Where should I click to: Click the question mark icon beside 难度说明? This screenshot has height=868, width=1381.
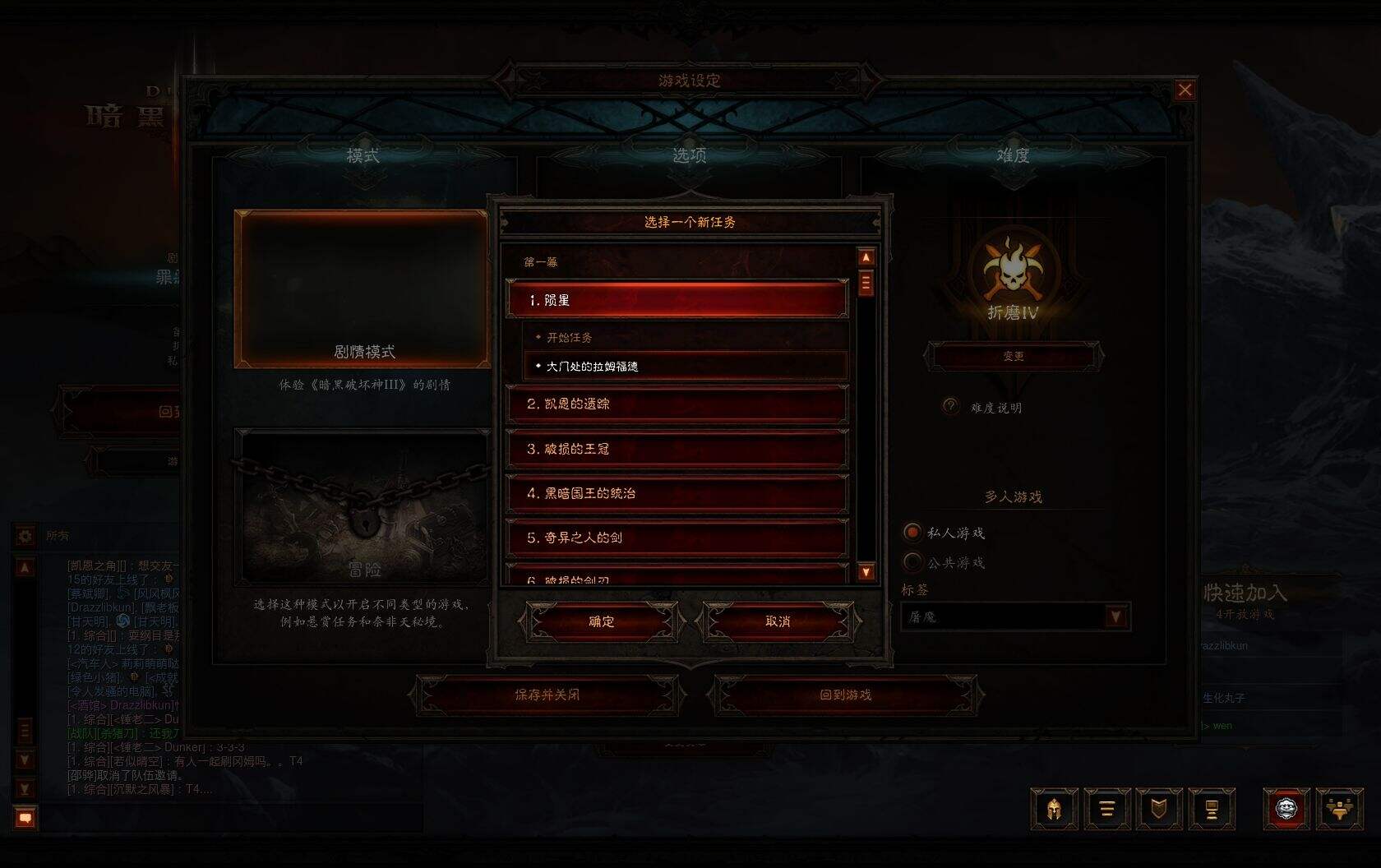tap(951, 407)
